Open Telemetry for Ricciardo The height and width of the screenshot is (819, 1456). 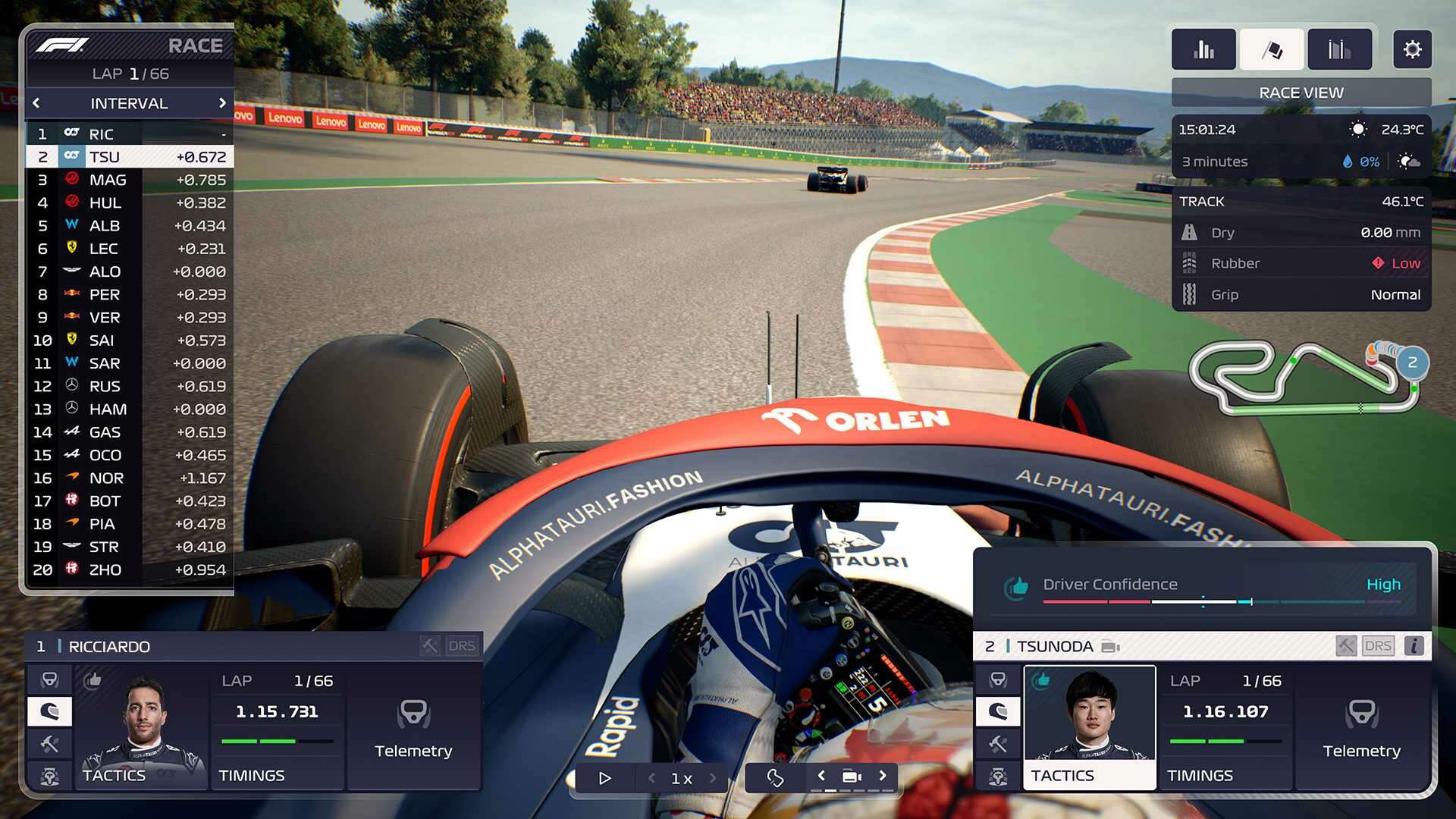point(414,732)
